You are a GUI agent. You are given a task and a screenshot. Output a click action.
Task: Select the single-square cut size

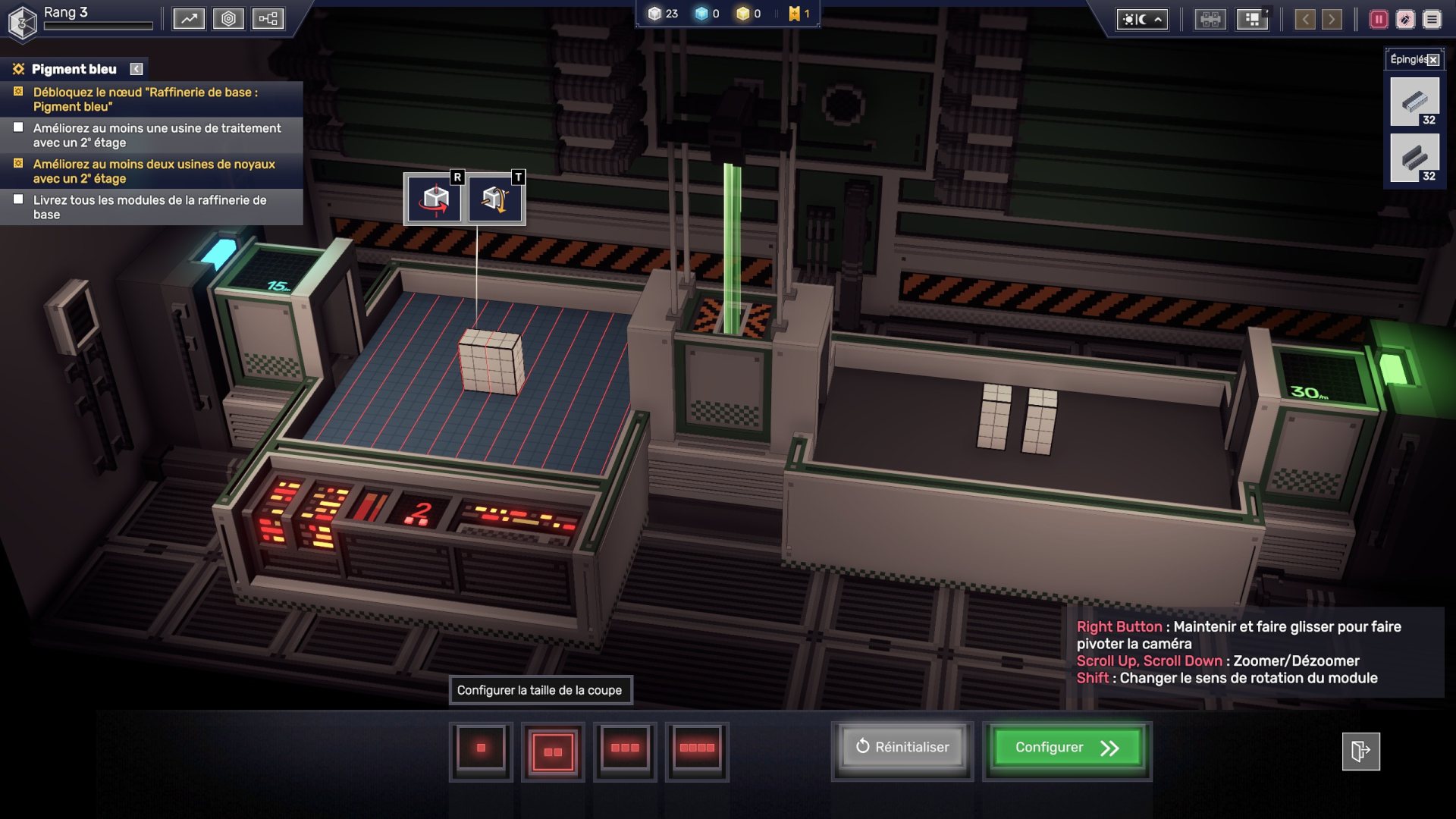pyautogui.click(x=481, y=749)
